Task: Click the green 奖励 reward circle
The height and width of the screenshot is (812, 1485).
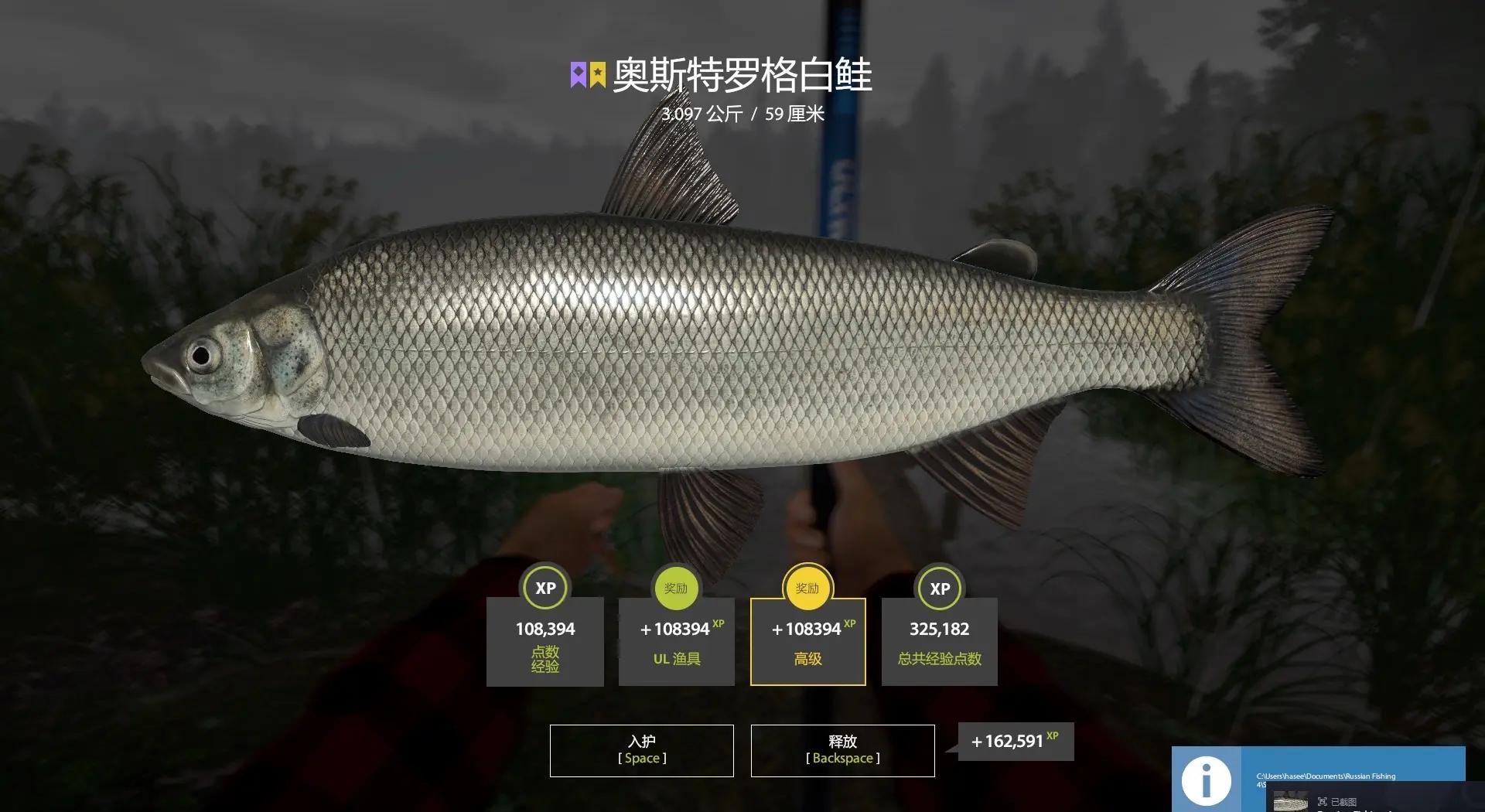Action: click(x=676, y=589)
